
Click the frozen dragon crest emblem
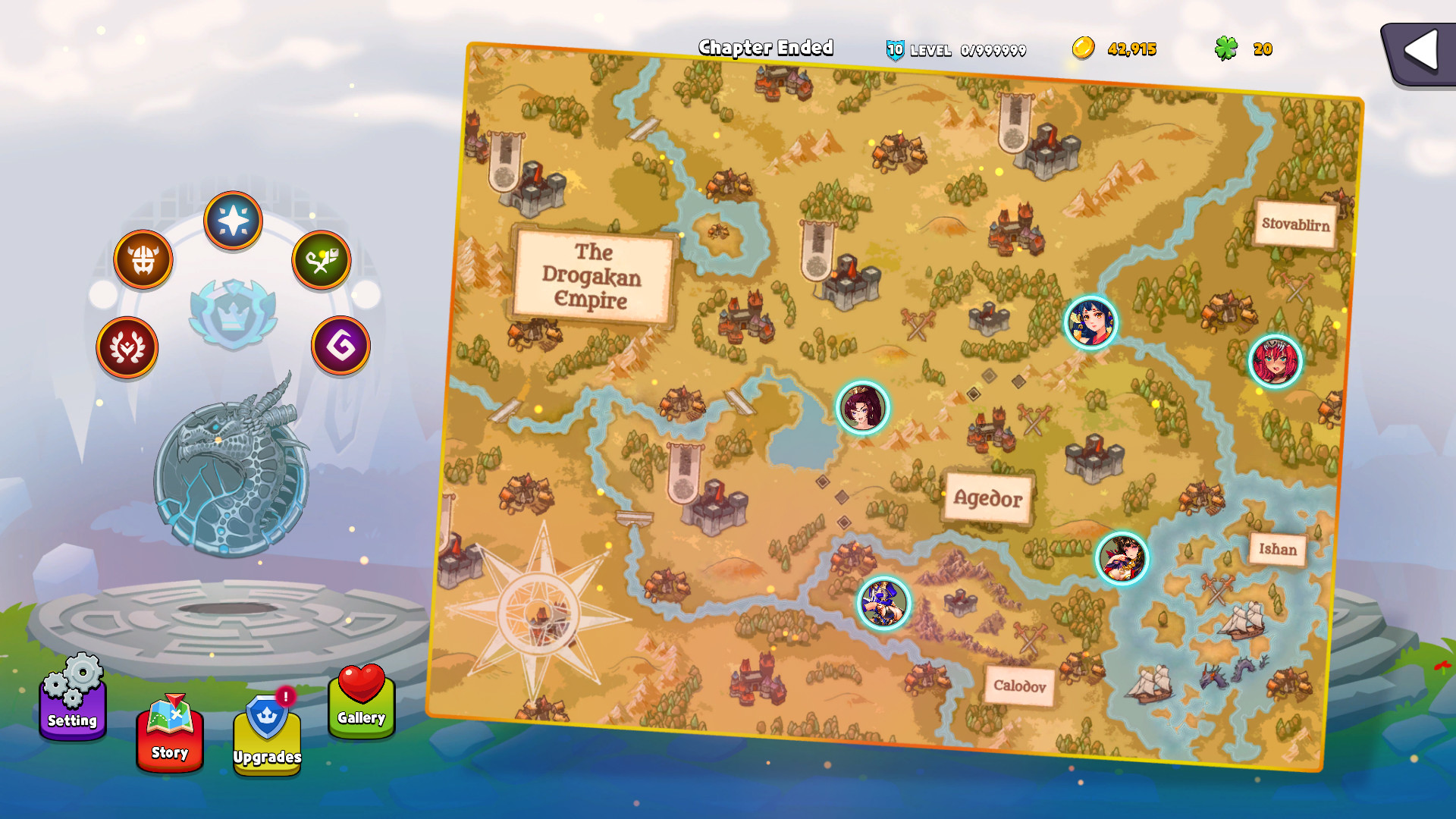233,478
